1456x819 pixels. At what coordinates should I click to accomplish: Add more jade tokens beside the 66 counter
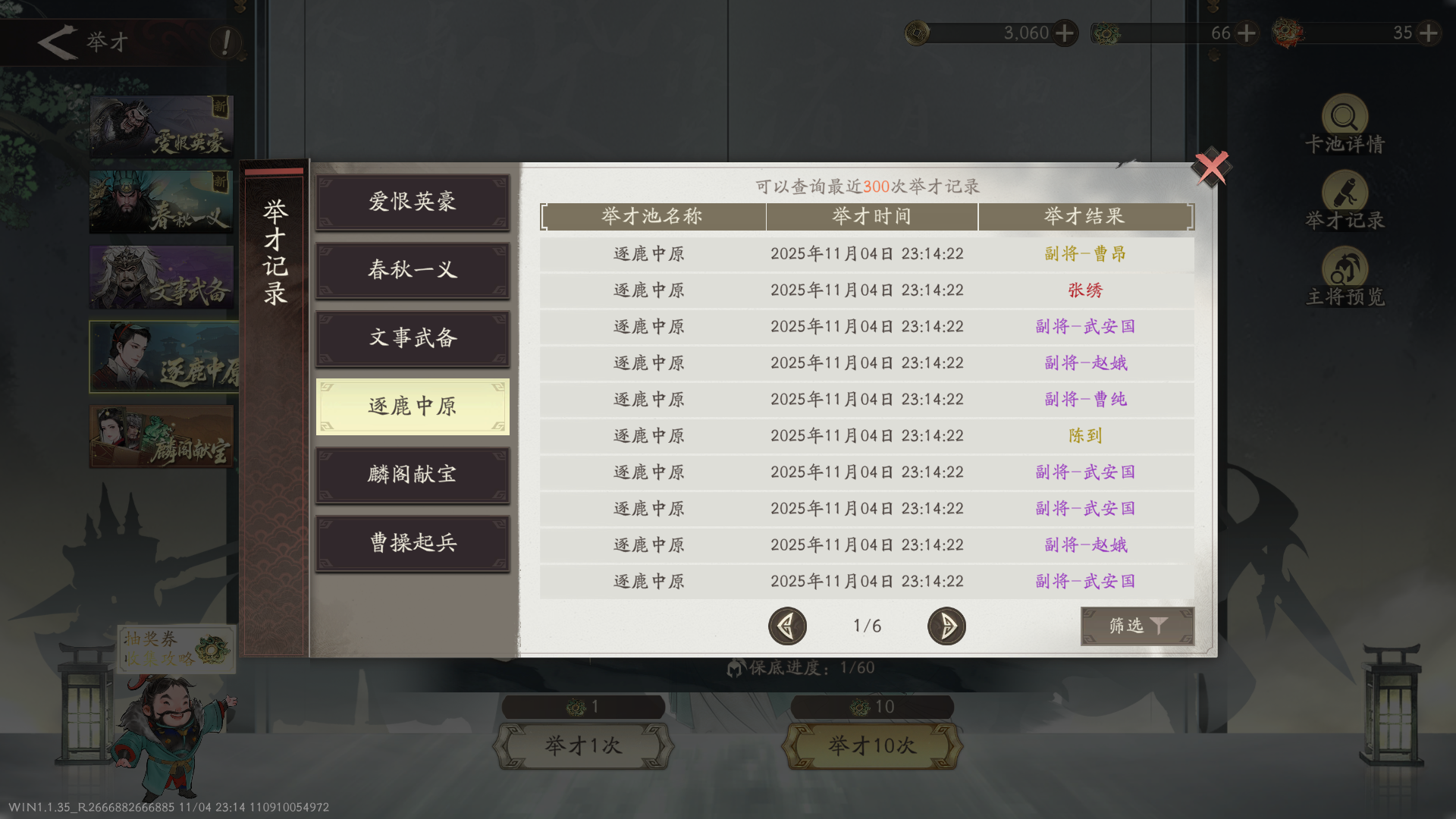pyautogui.click(x=1246, y=33)
